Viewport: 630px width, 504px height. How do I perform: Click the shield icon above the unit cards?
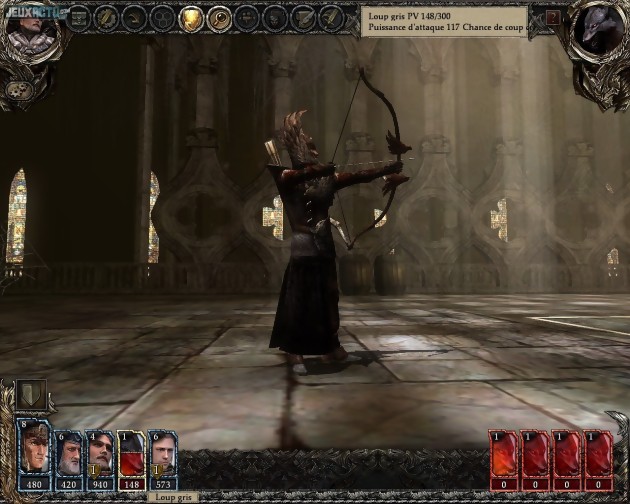(x=32, y=394)
